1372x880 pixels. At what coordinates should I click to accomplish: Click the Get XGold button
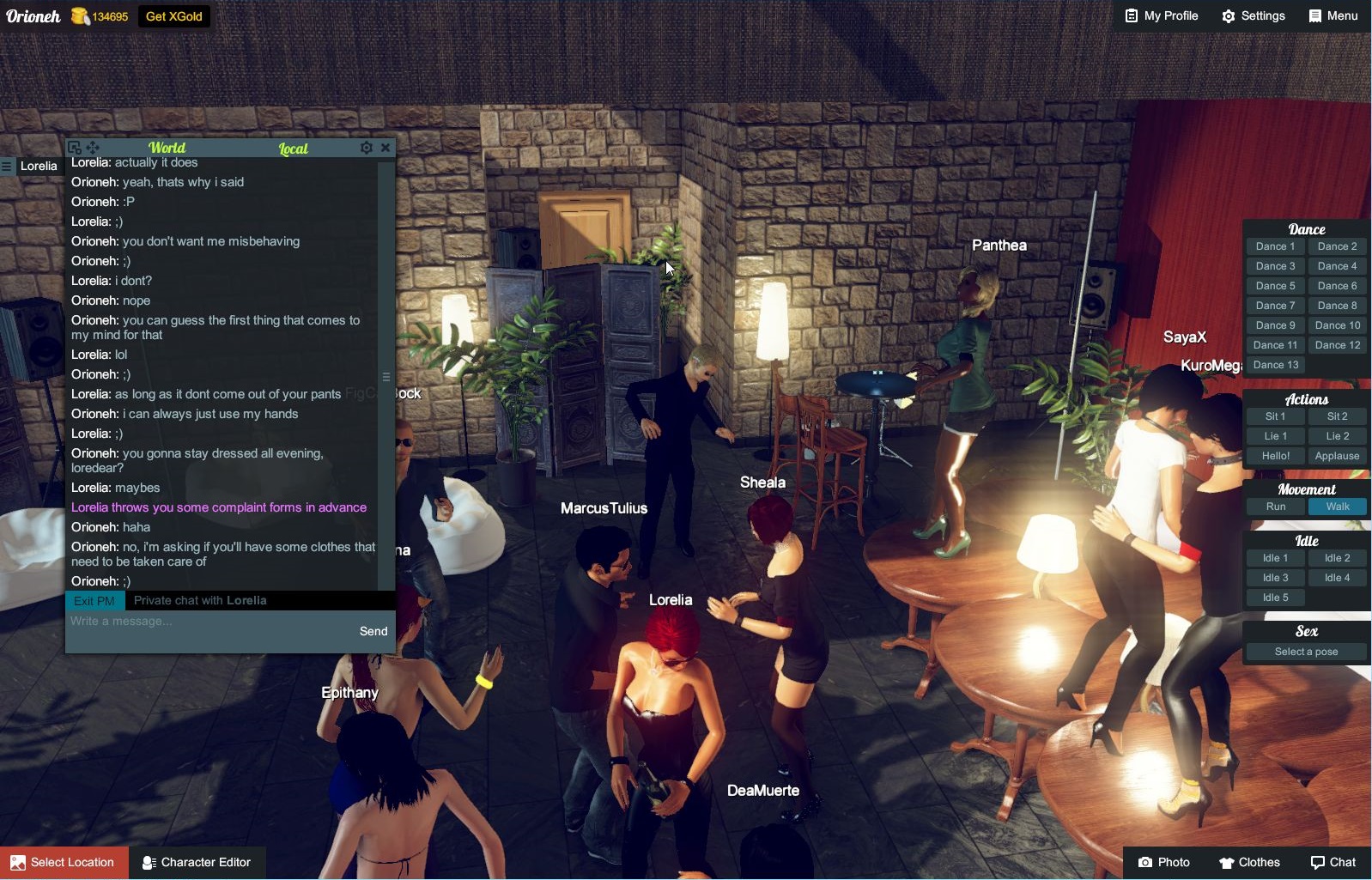point(173,15)
